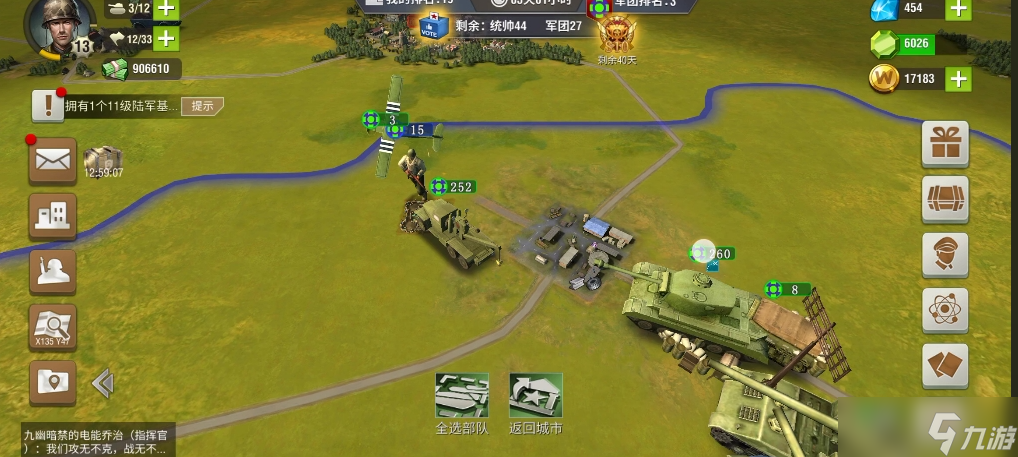Open the map location marker button
The width and height of the screenshot is (1018, 457).
click(52, 382)
